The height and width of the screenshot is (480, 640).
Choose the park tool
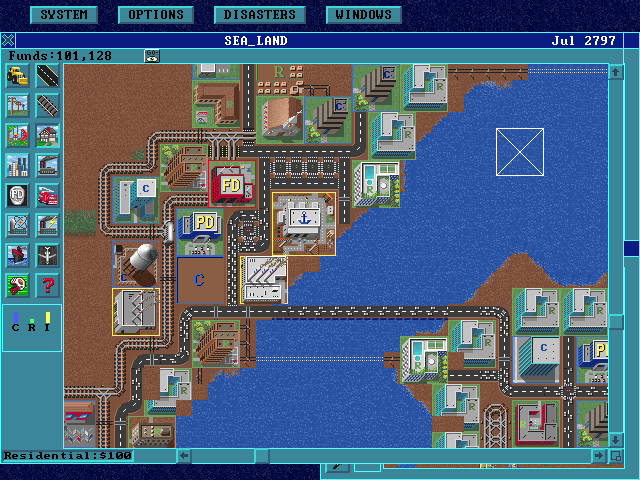click(x=17, y=135)
